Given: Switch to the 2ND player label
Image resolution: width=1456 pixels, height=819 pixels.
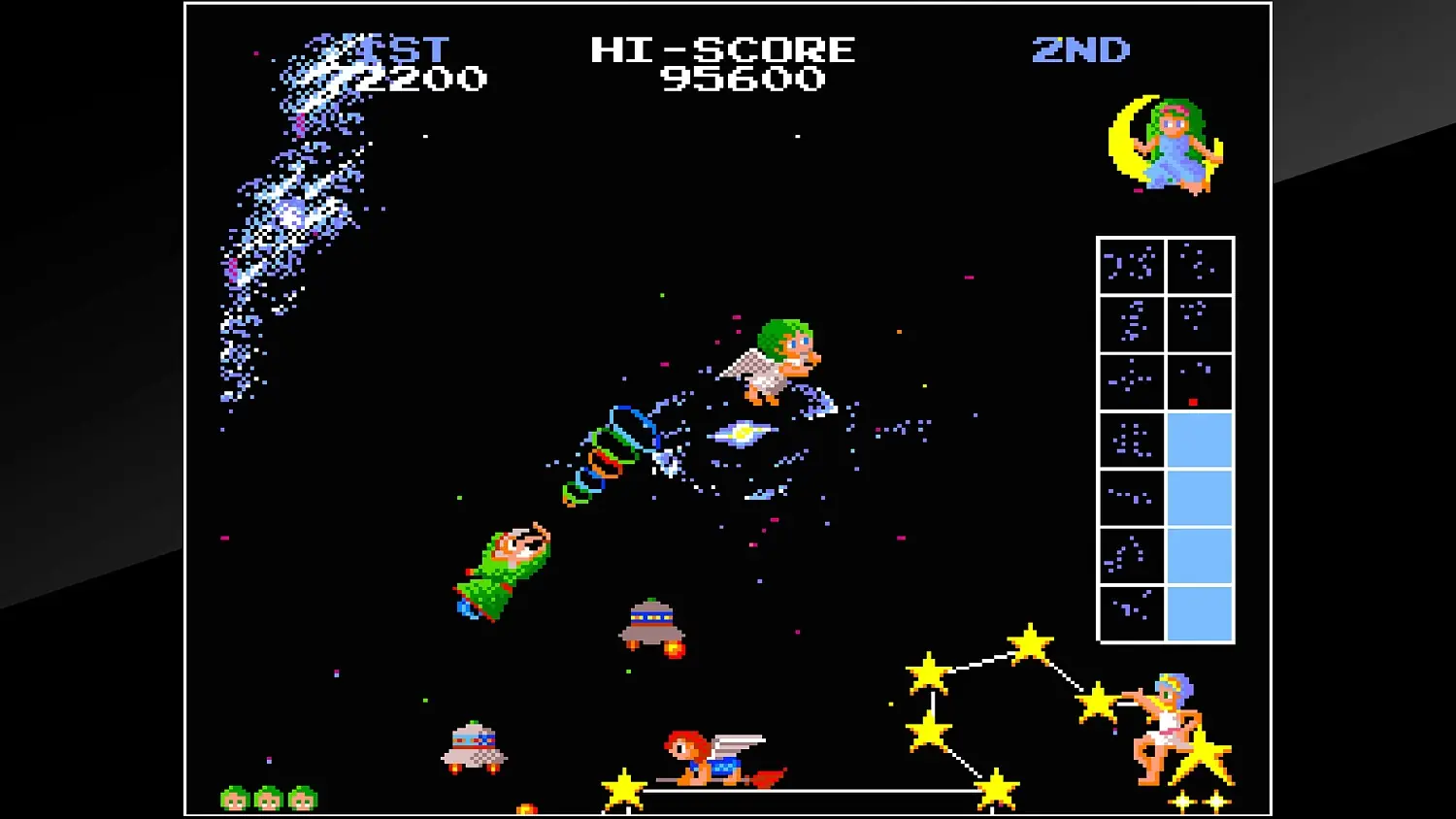Looking at the screenshot, I should tap(1080, 49).
